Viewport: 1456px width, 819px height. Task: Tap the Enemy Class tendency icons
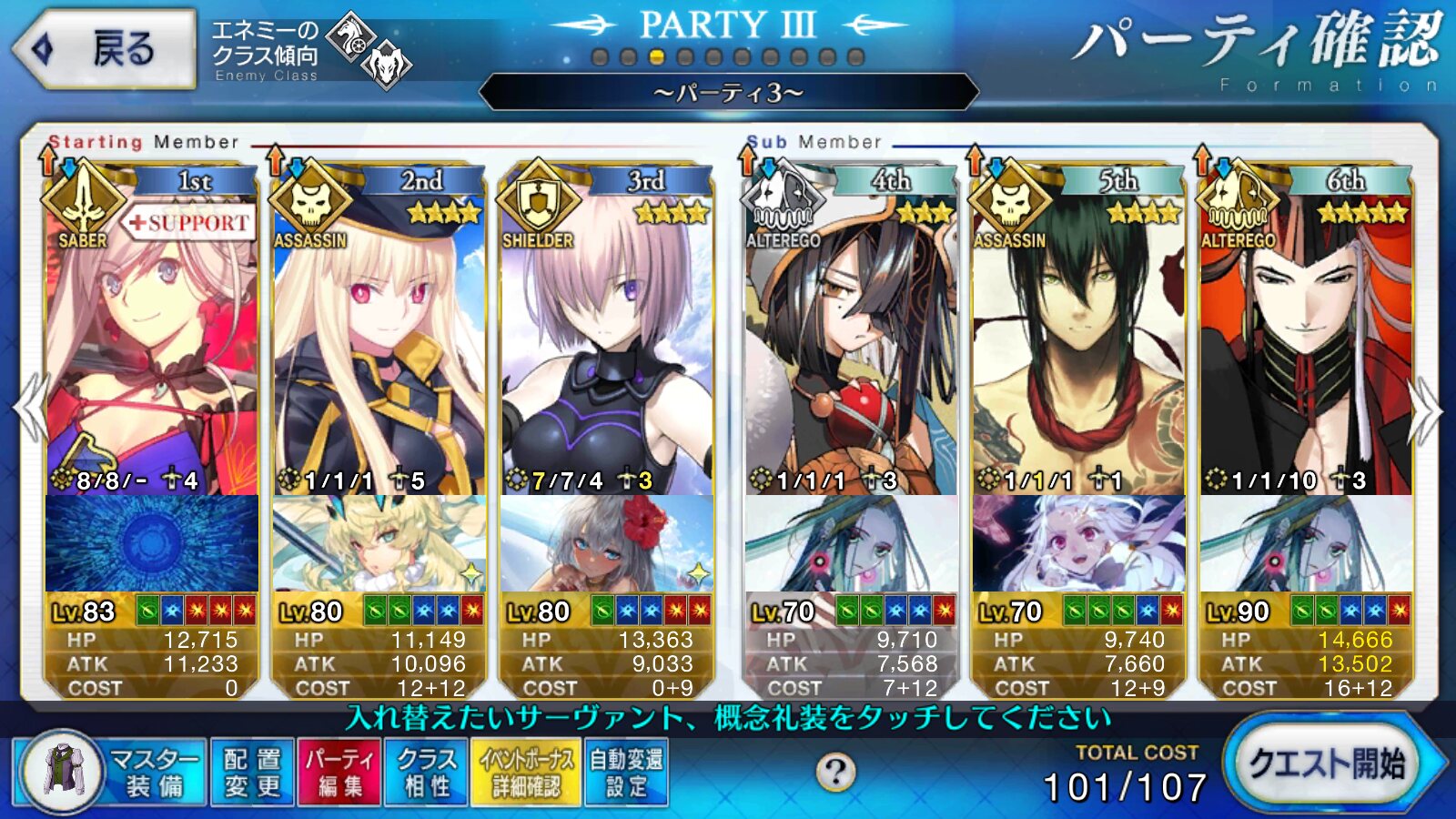369,50
